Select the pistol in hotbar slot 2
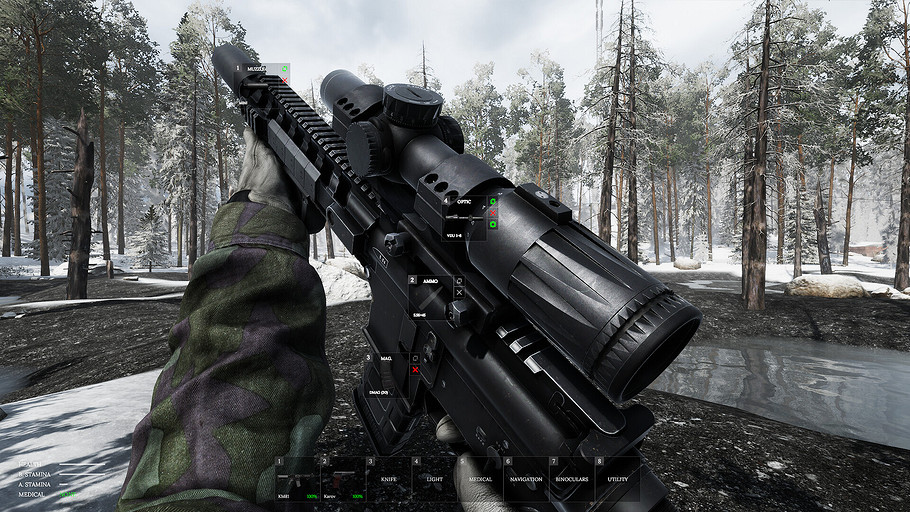The width and height of the screenshot is (910, 512). click(342, 479)
